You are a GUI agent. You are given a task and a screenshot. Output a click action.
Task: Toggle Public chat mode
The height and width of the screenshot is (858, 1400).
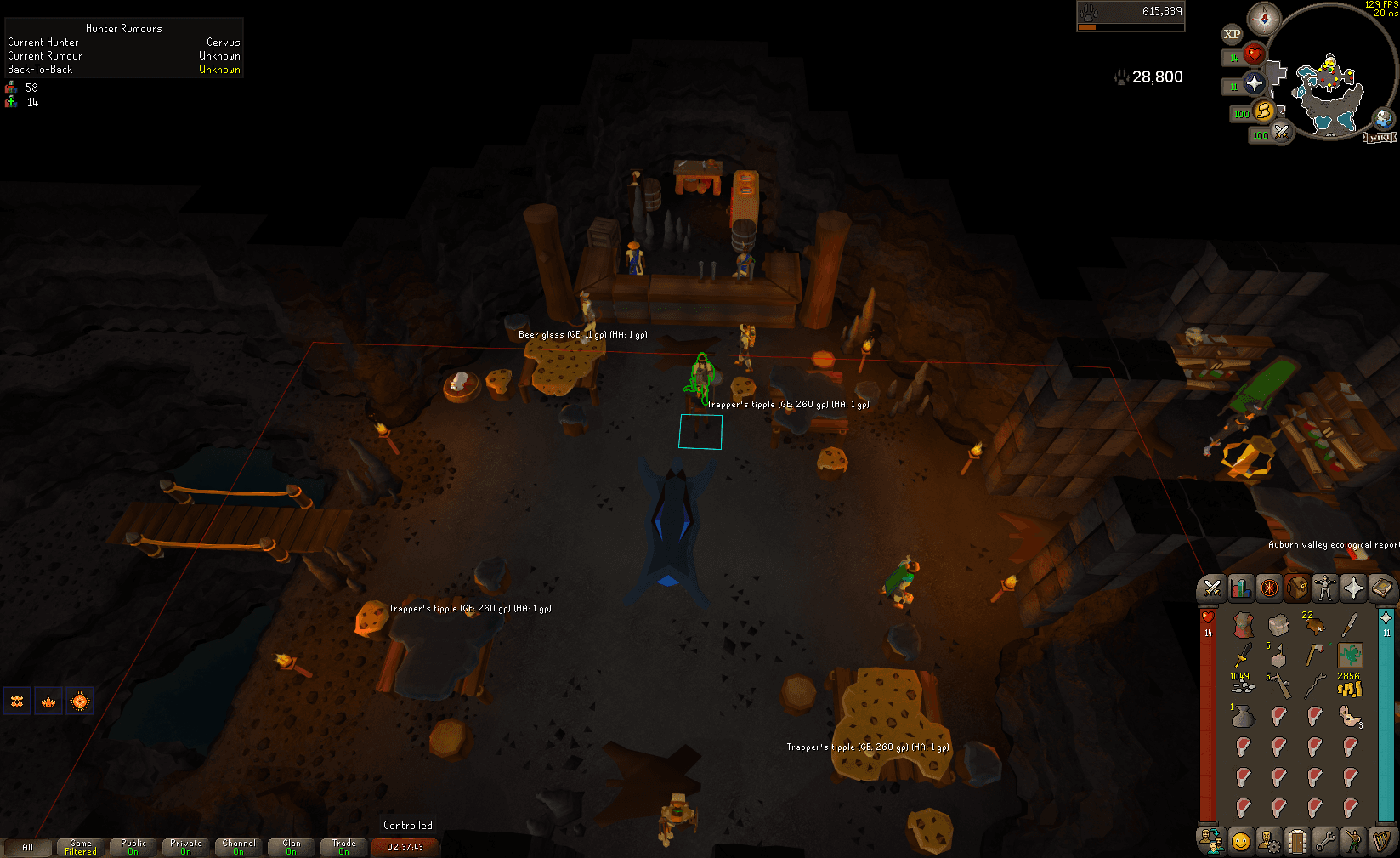tap(133, 845)
